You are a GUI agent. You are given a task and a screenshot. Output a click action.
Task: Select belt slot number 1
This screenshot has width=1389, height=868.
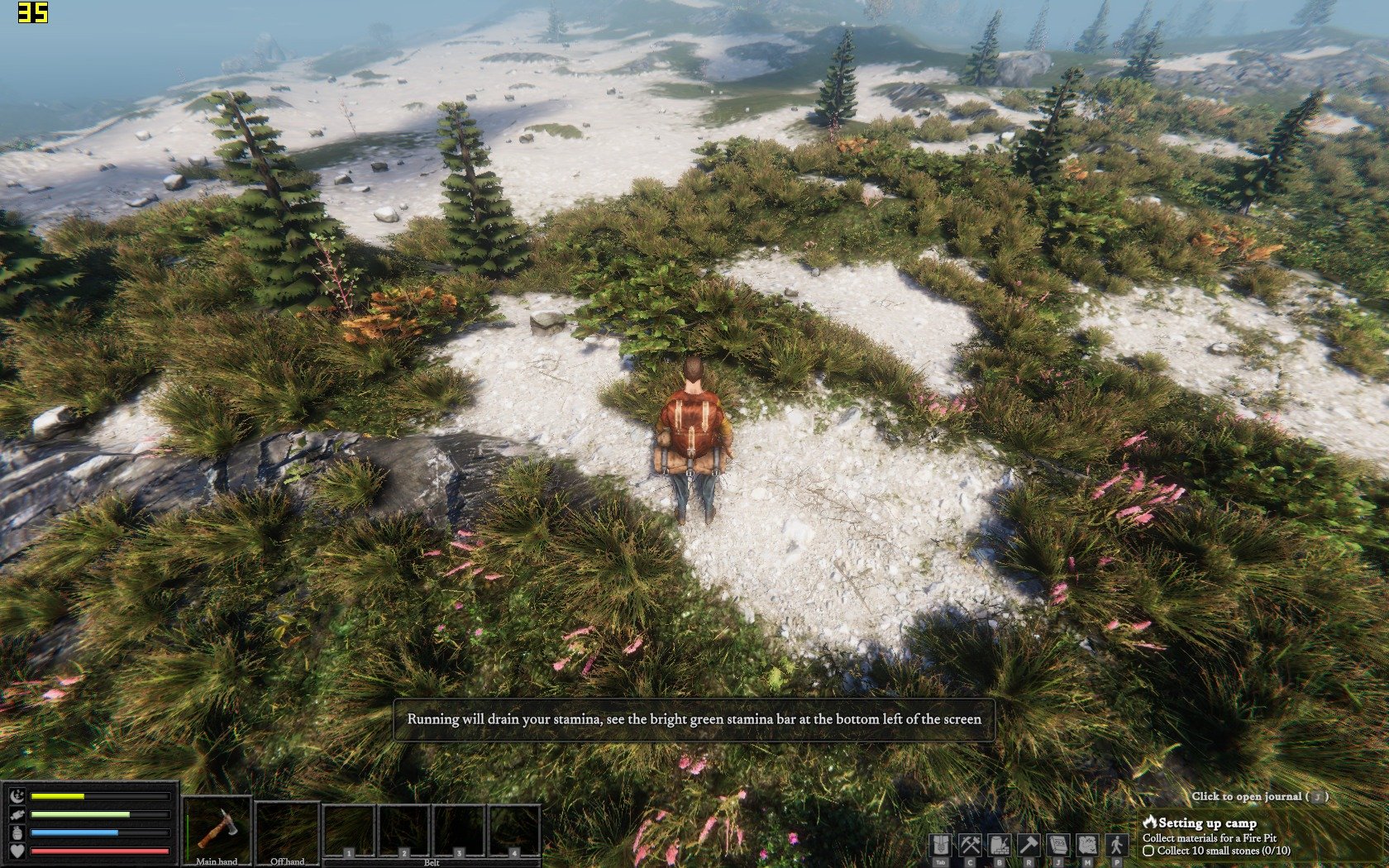coord(349,830)
